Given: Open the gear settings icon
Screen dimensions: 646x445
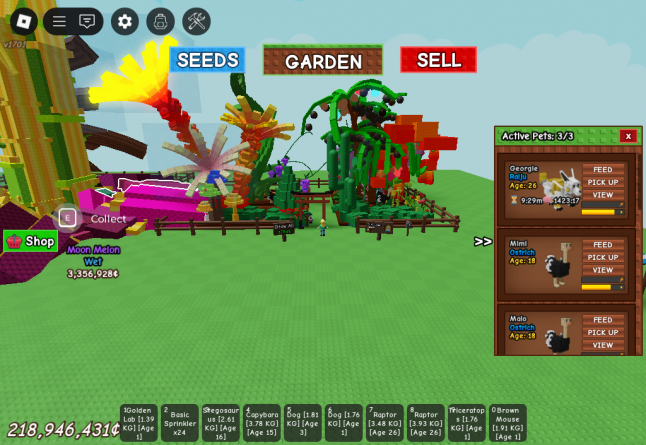Looking at the screenshot, I should [125, 21].
